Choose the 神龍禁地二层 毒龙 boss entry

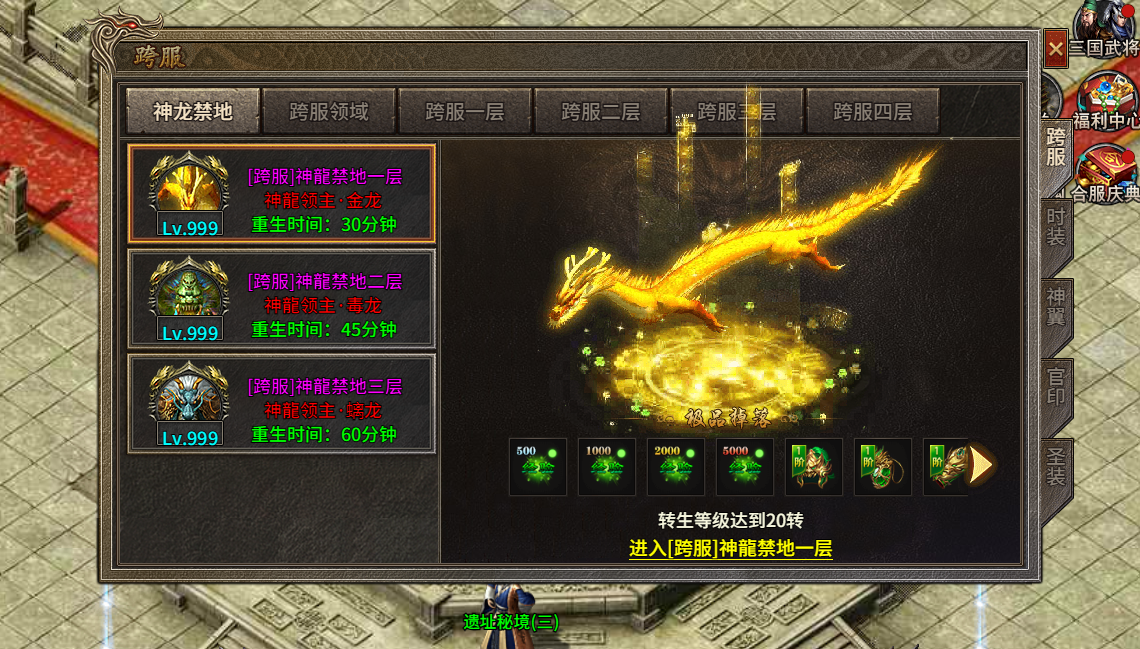282,299
